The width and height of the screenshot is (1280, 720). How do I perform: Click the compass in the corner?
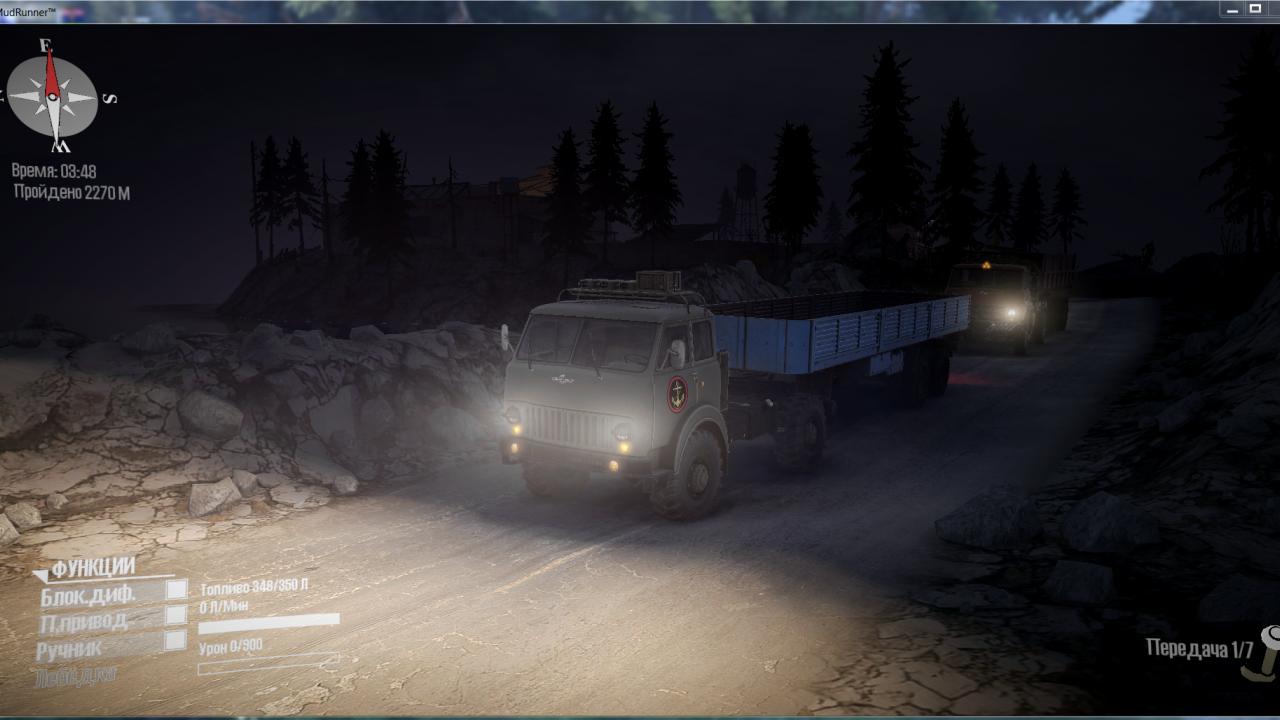[x=53, y=97]
